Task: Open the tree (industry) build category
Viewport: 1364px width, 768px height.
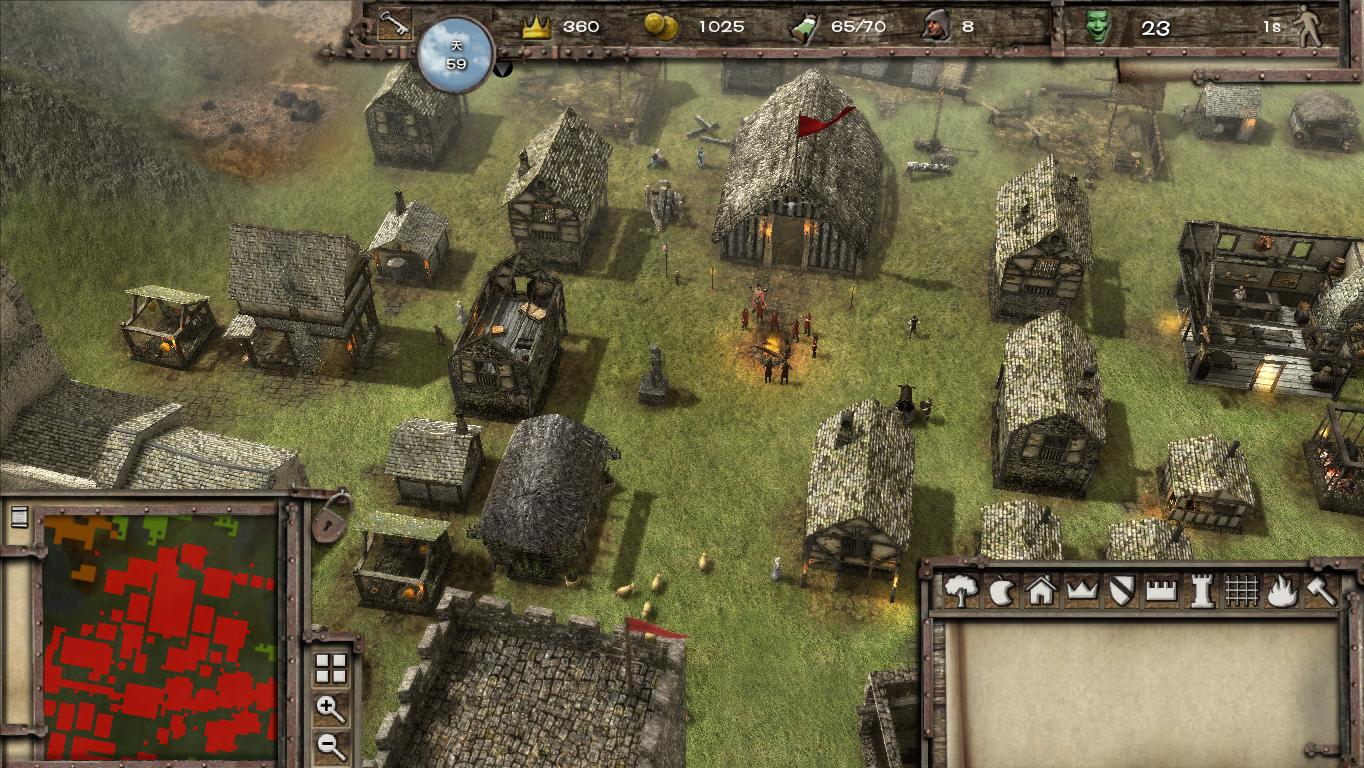Action: [x=960, y=590]
